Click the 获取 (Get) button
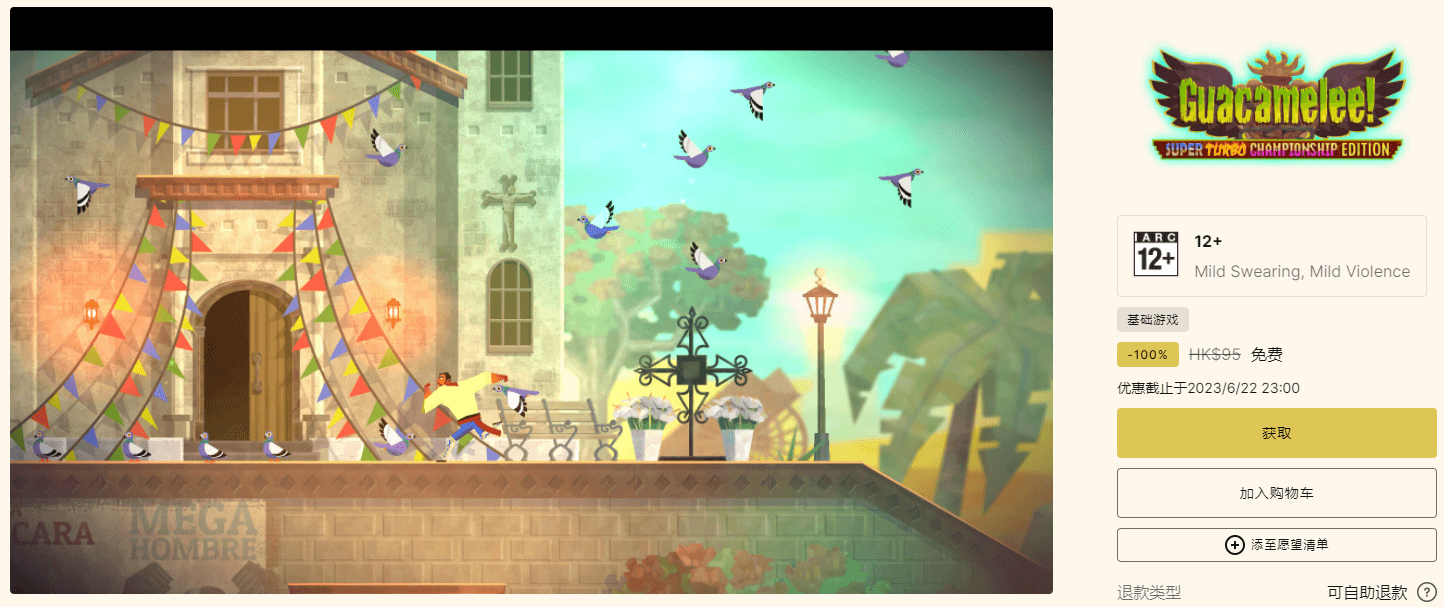Screen dimensions: 1444x607 click(x=1276, y=434)
